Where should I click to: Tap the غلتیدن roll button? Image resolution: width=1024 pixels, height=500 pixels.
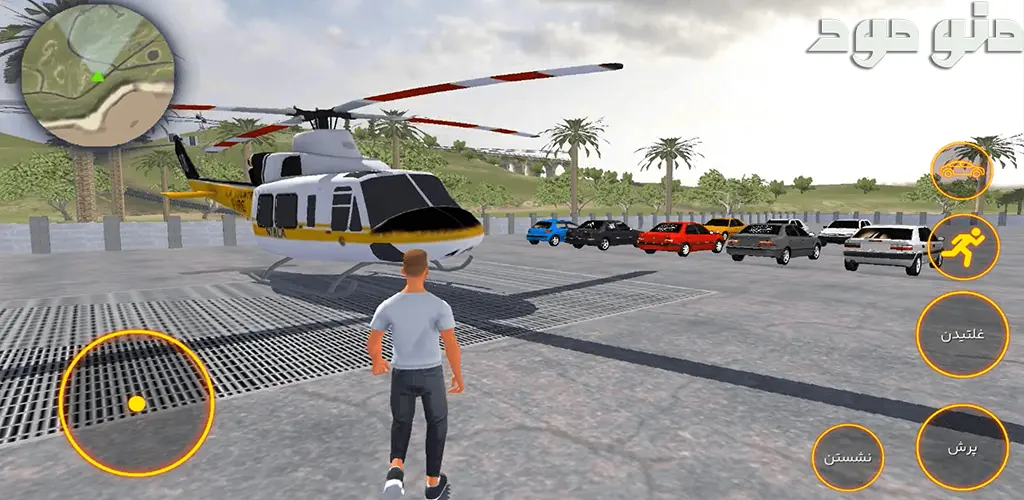[x=964, y=334]
